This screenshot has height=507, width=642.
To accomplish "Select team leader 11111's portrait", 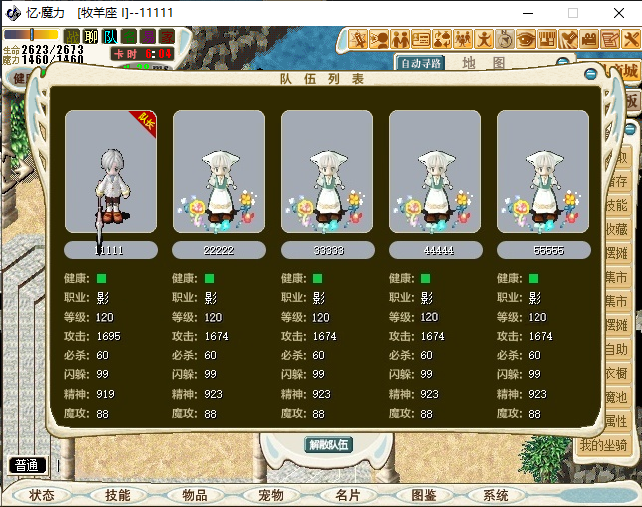I will (x=111, y=172).
